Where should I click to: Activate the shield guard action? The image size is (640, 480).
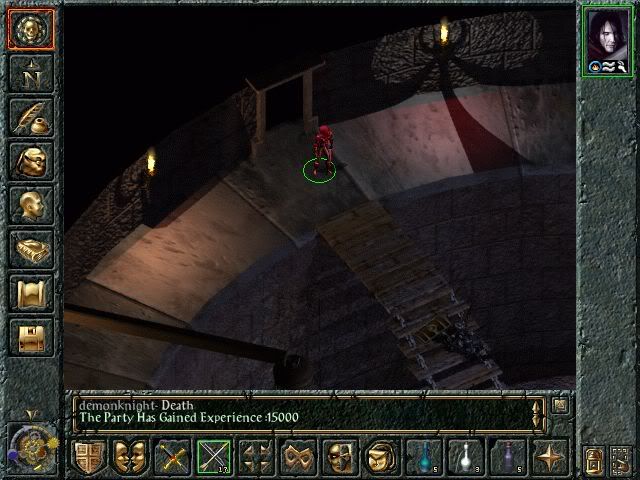click(x=88, y=458)
